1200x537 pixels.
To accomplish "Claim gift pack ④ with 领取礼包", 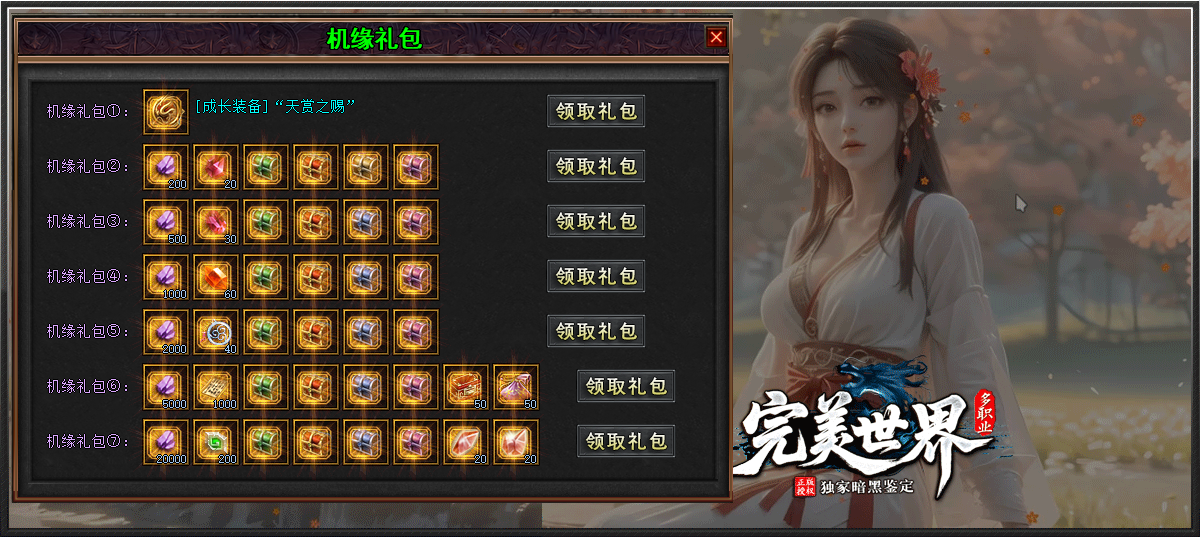I will (x=596, y=276).
